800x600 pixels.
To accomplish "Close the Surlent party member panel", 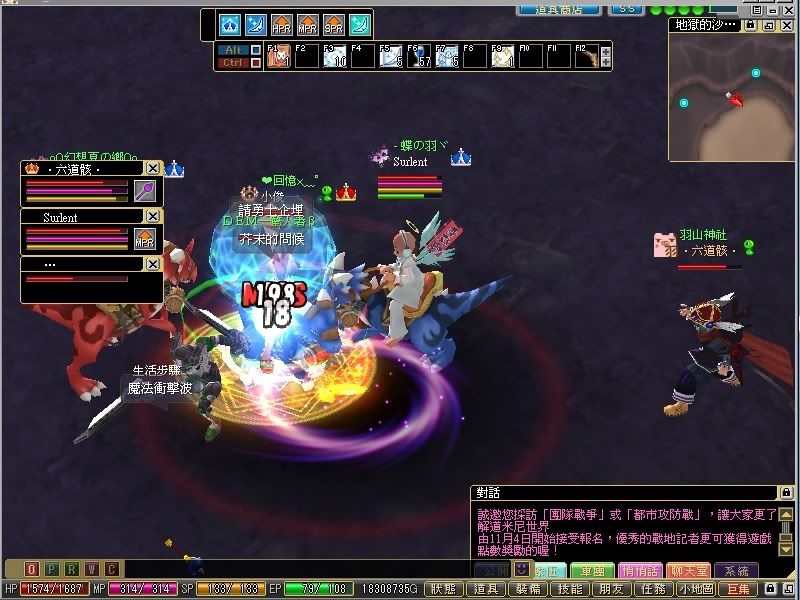I will pos(152,216).
